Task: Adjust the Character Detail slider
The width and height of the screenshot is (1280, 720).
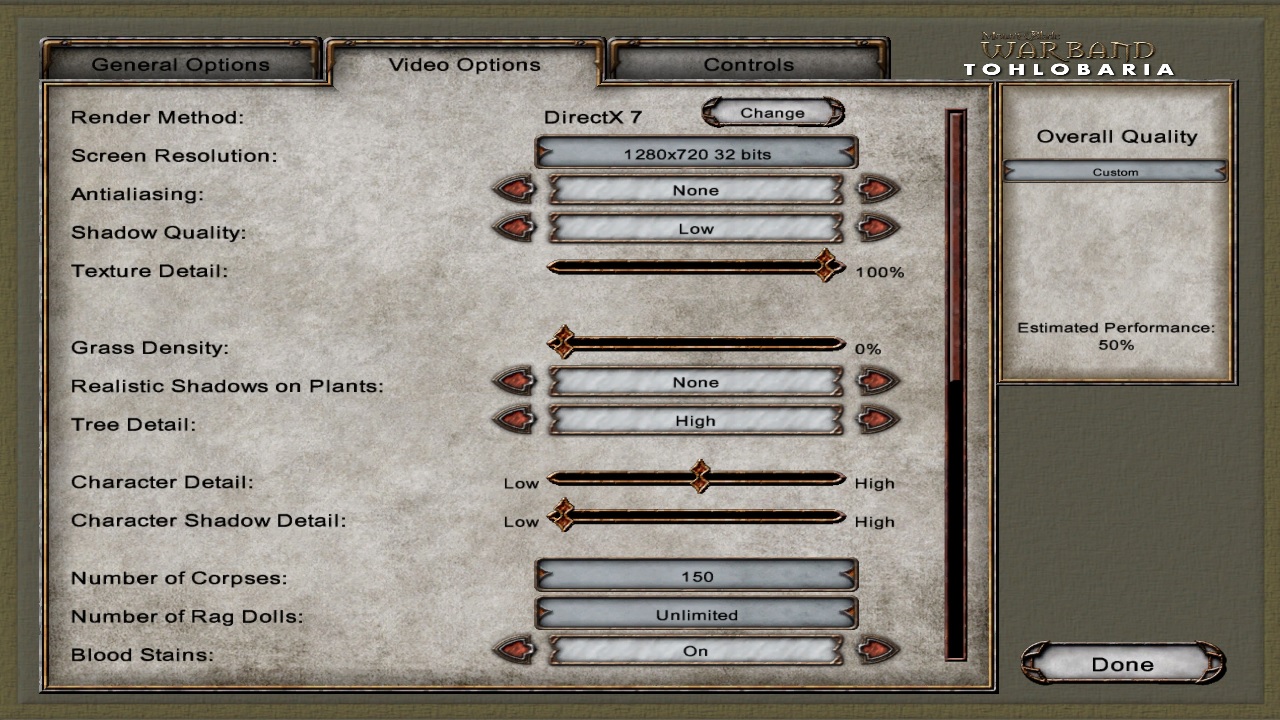Action: (700, 477)
